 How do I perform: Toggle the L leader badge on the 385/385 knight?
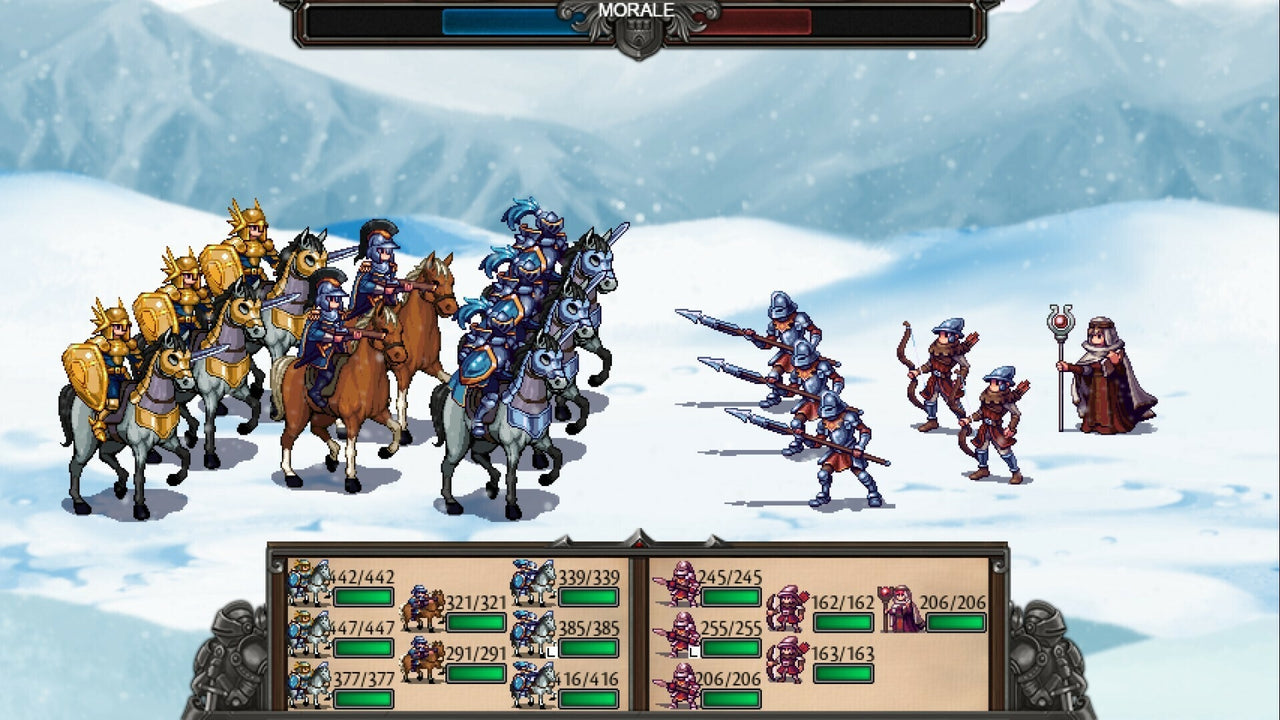tap(549, 650)
